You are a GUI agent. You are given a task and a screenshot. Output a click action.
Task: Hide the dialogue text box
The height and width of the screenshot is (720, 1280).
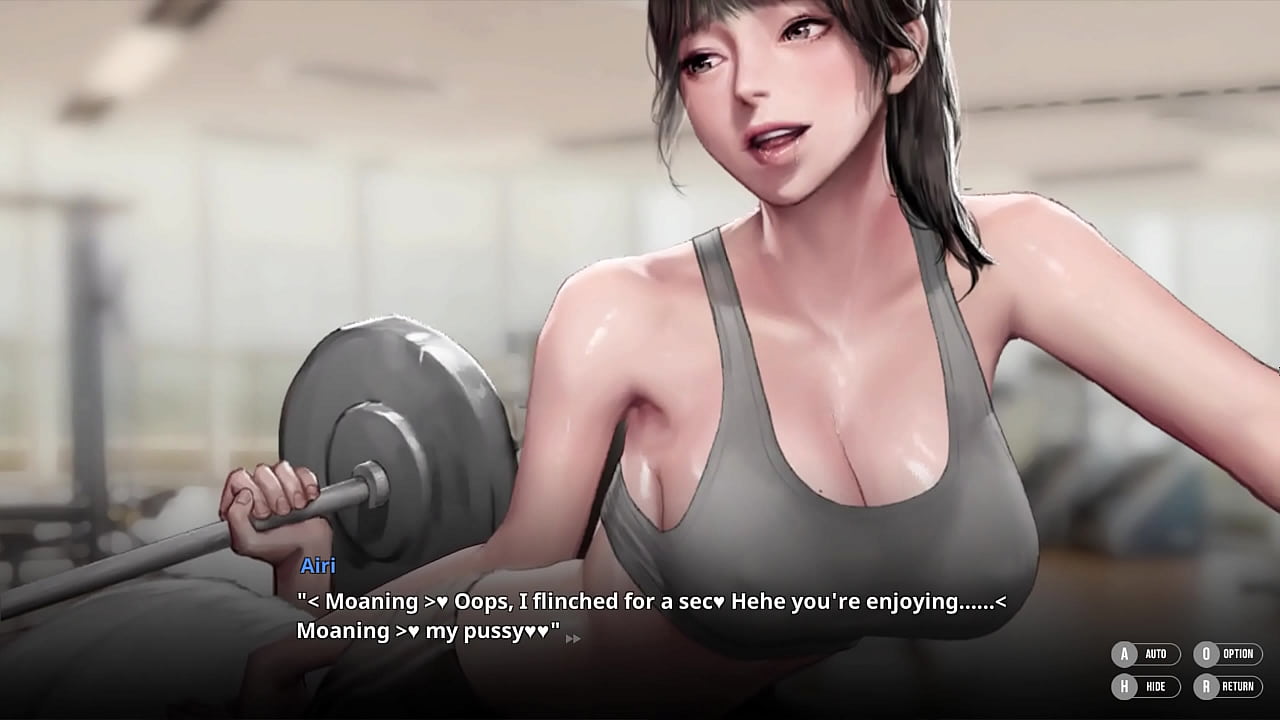pos(1145,686)
